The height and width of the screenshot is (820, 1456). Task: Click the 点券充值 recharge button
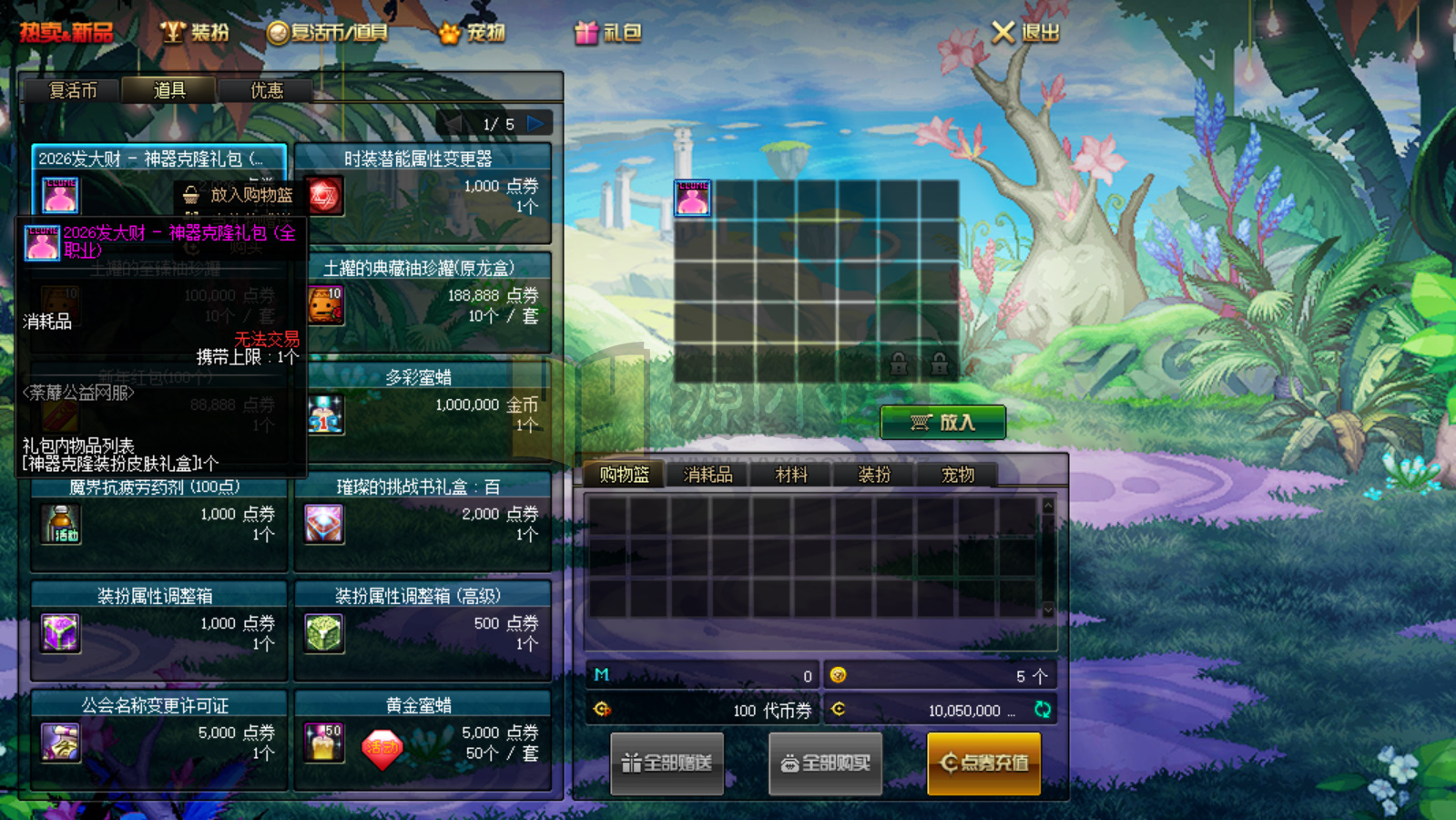click(983, 764)
